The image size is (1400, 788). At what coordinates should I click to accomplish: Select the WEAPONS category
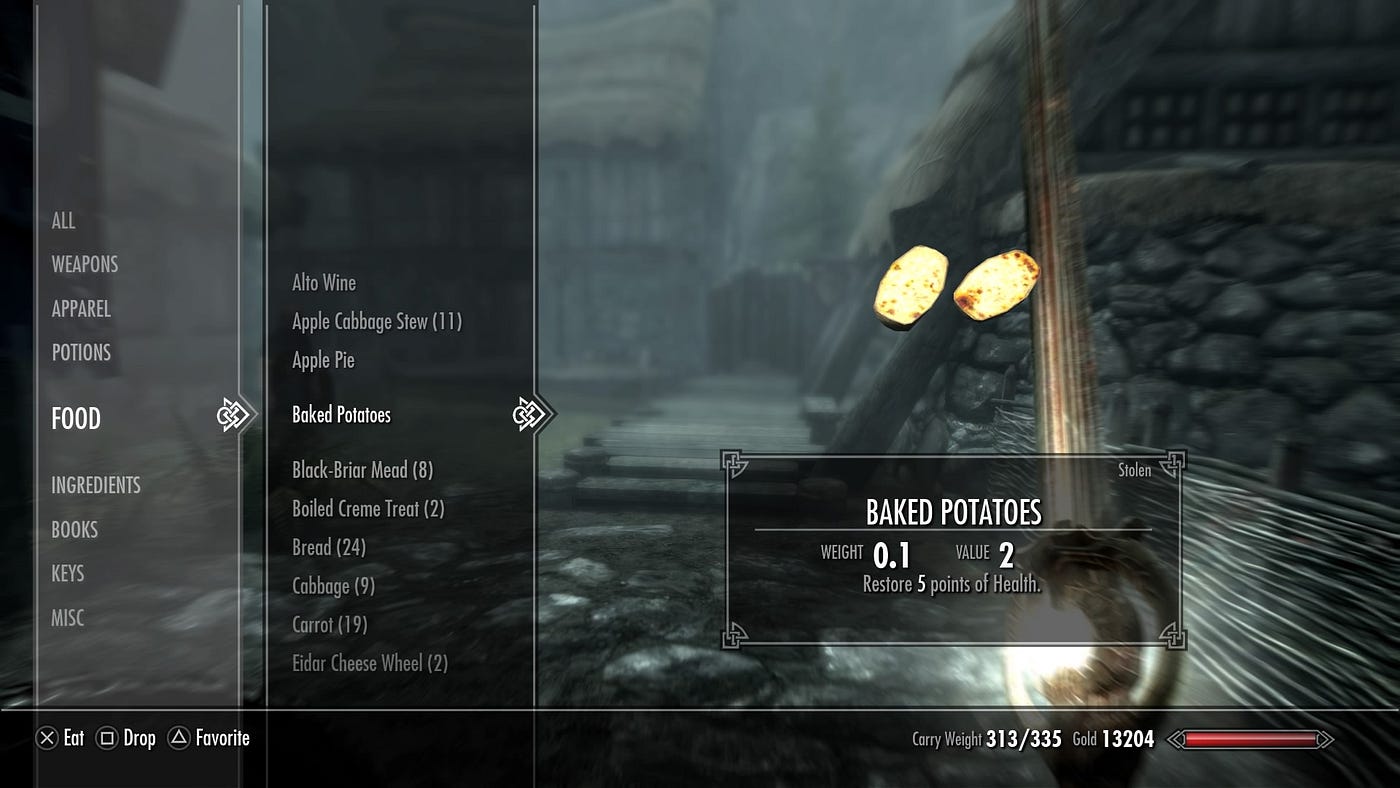[85, 264]
